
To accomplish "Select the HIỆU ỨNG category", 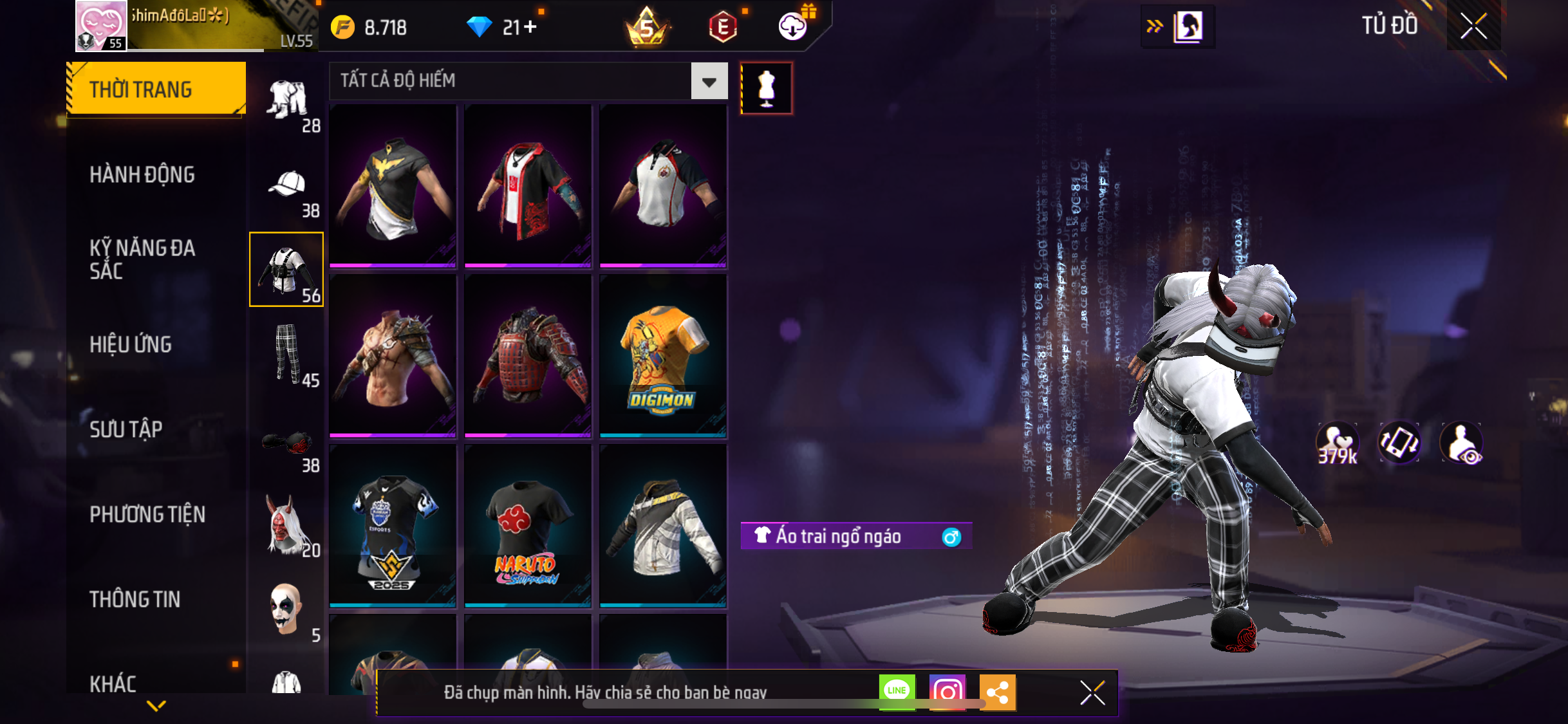I will pos(131,344).
